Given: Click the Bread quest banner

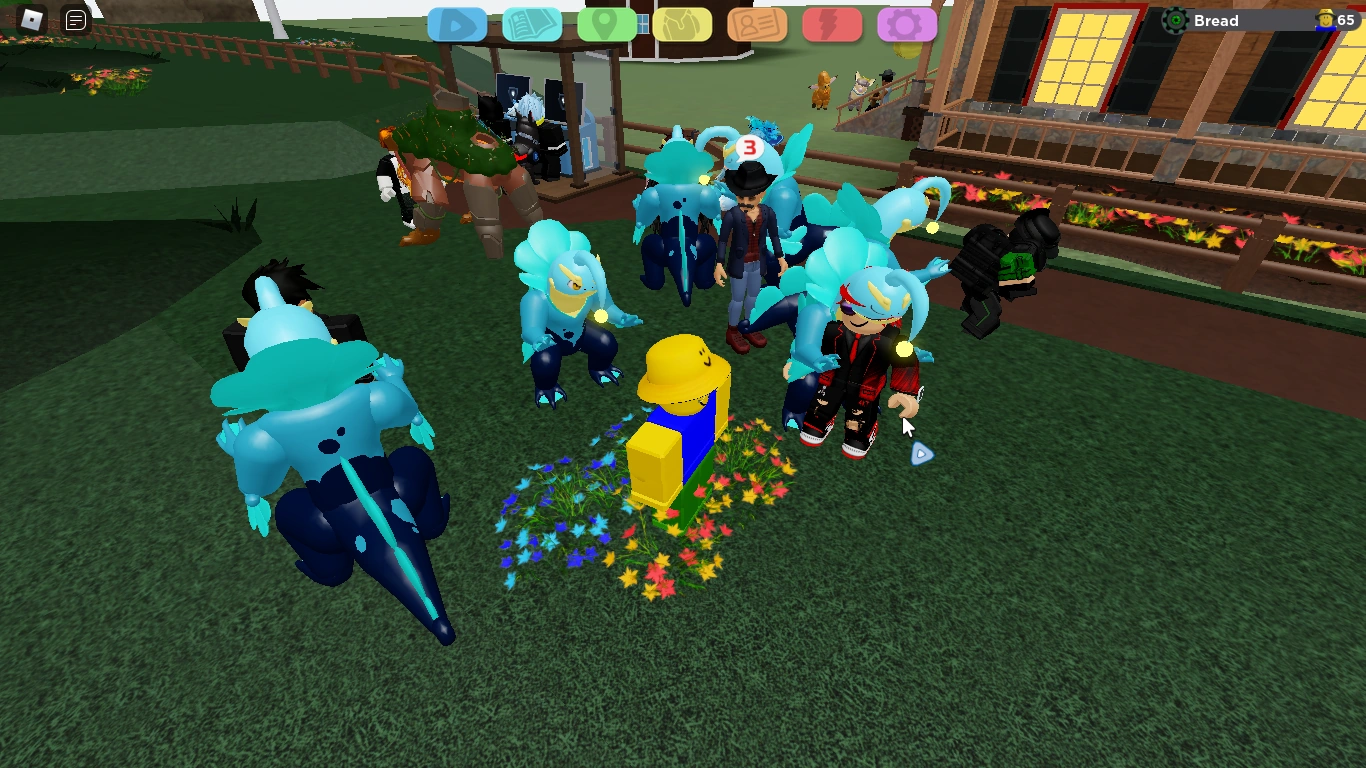Looking at the screenshot, I should coord(1240,20).
